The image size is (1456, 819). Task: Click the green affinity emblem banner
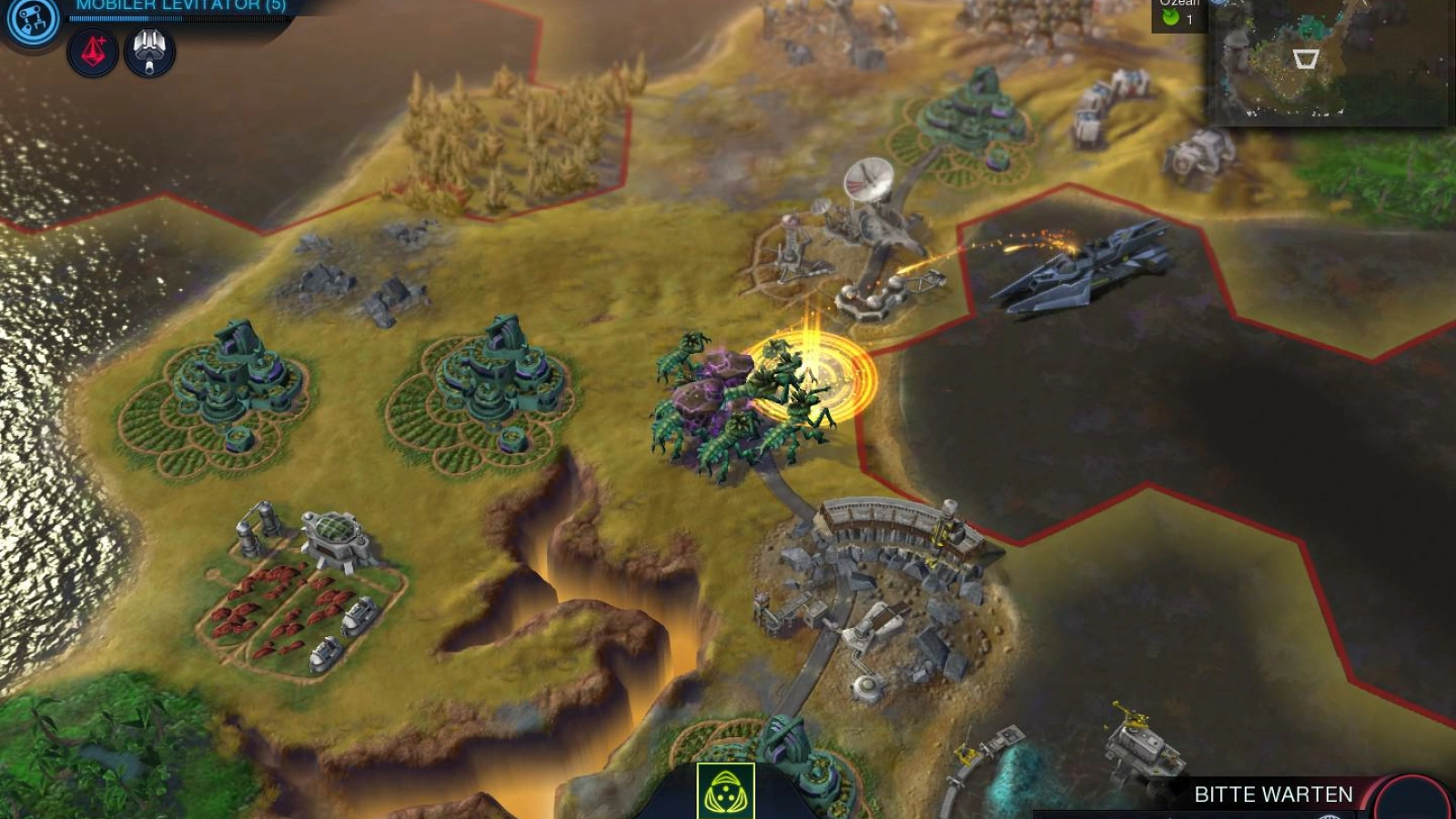pos(725,791)
